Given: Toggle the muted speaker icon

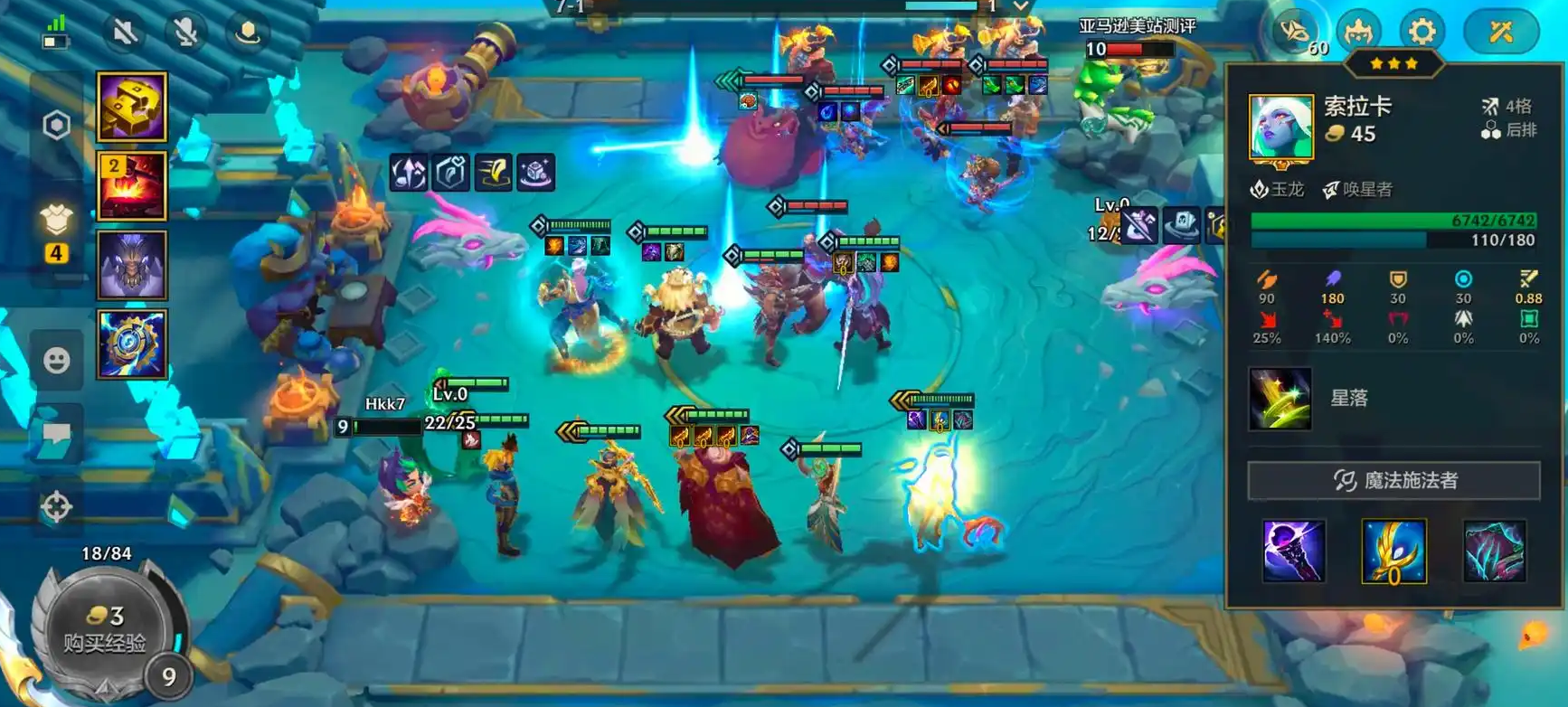Looking at the screenshot, I should (125, 33).
